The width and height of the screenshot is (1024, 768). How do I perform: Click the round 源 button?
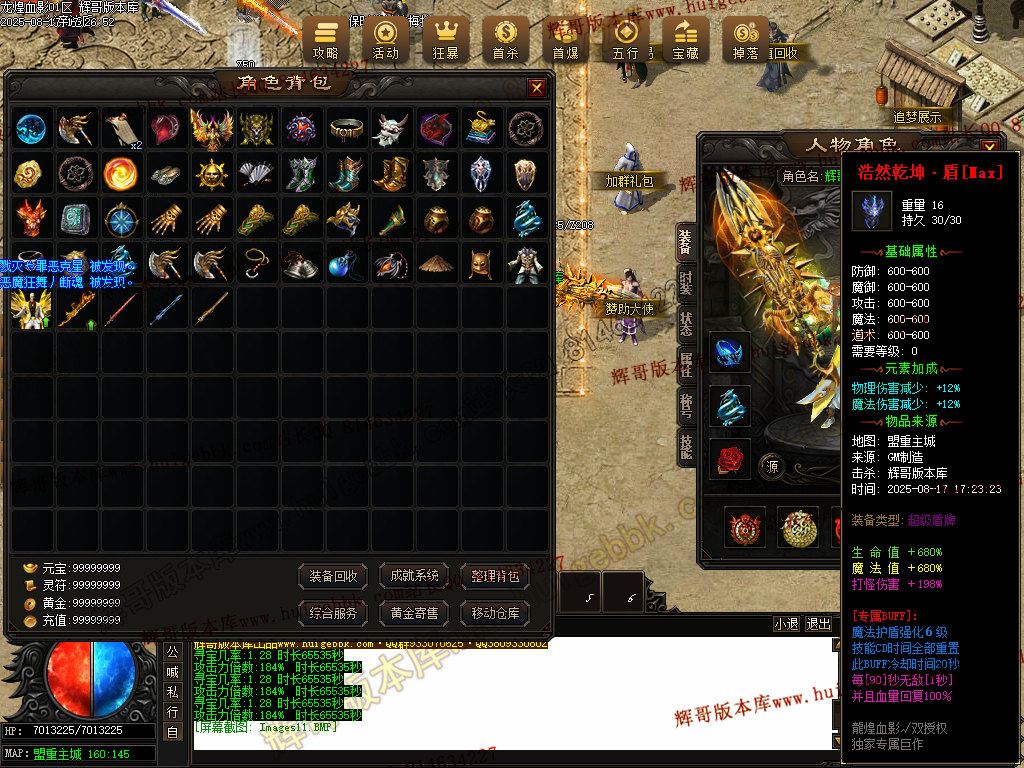(773, 465)
